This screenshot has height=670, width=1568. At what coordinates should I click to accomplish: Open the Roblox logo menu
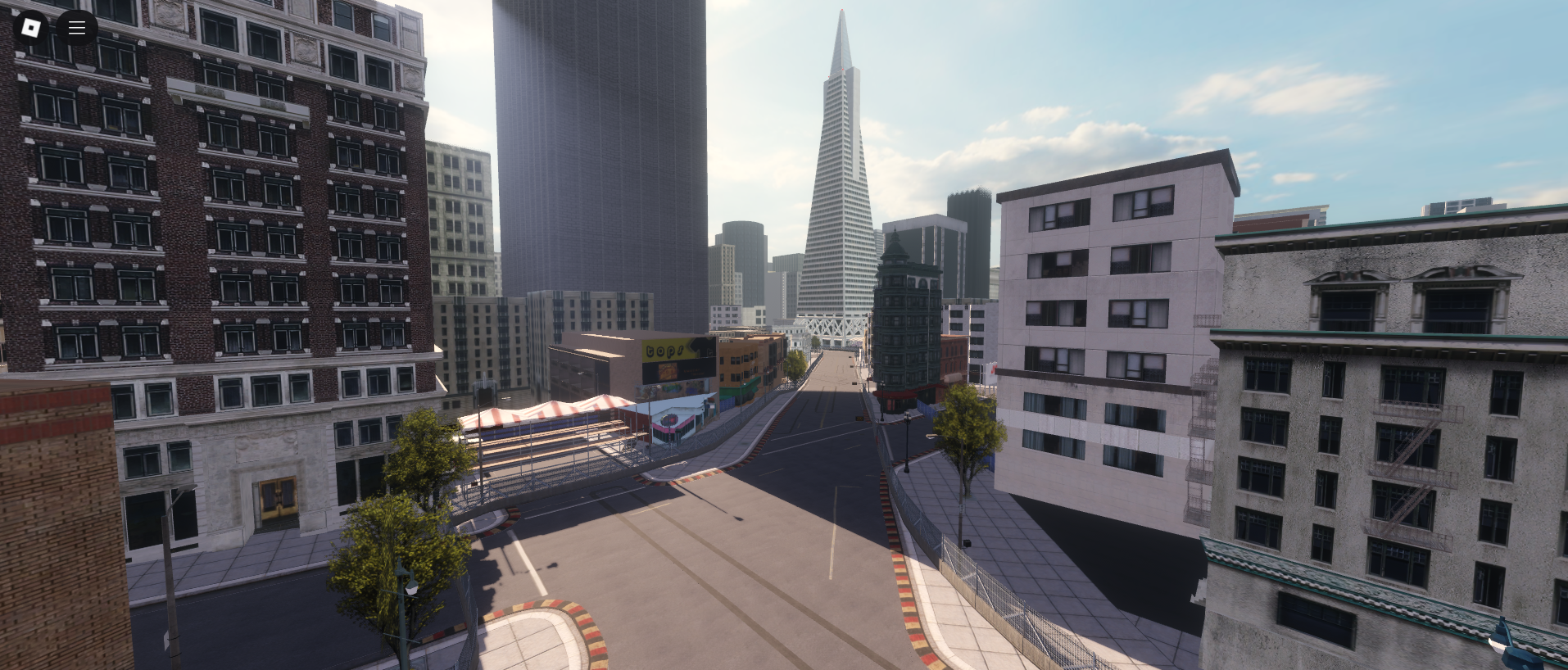pos(31,28)
